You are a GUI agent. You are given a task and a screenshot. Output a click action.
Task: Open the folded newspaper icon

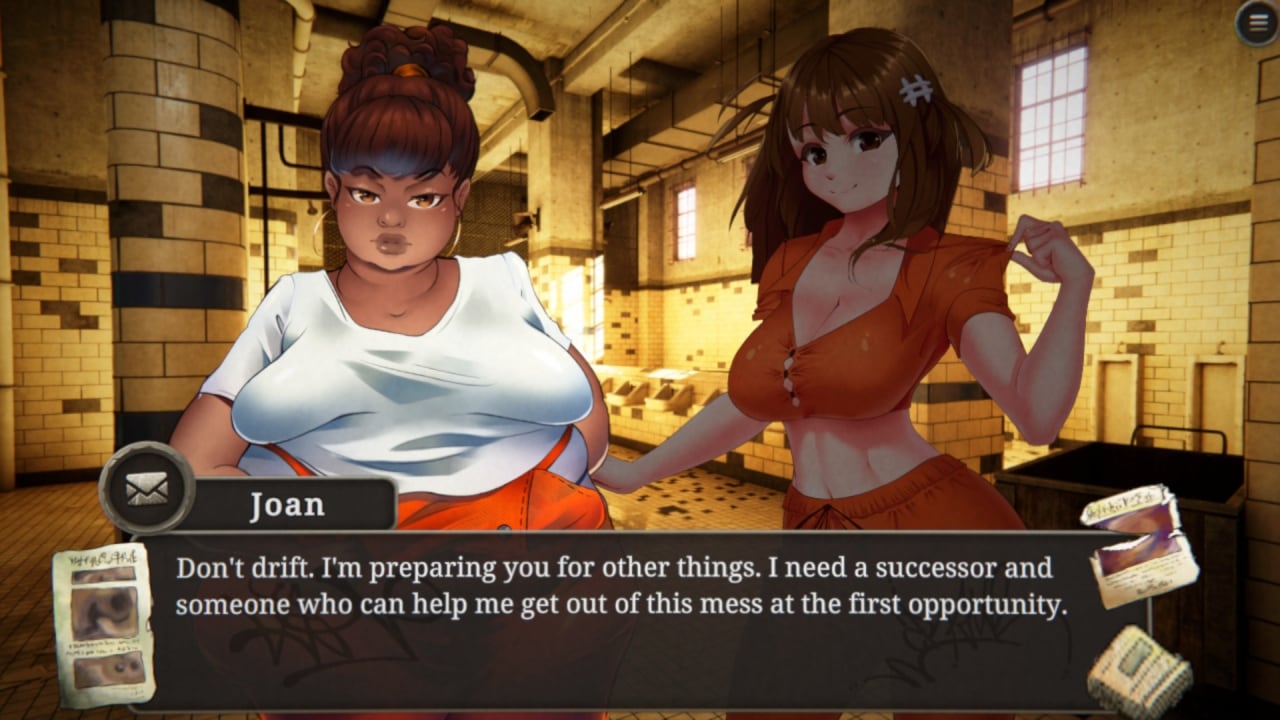(1140, 667)
